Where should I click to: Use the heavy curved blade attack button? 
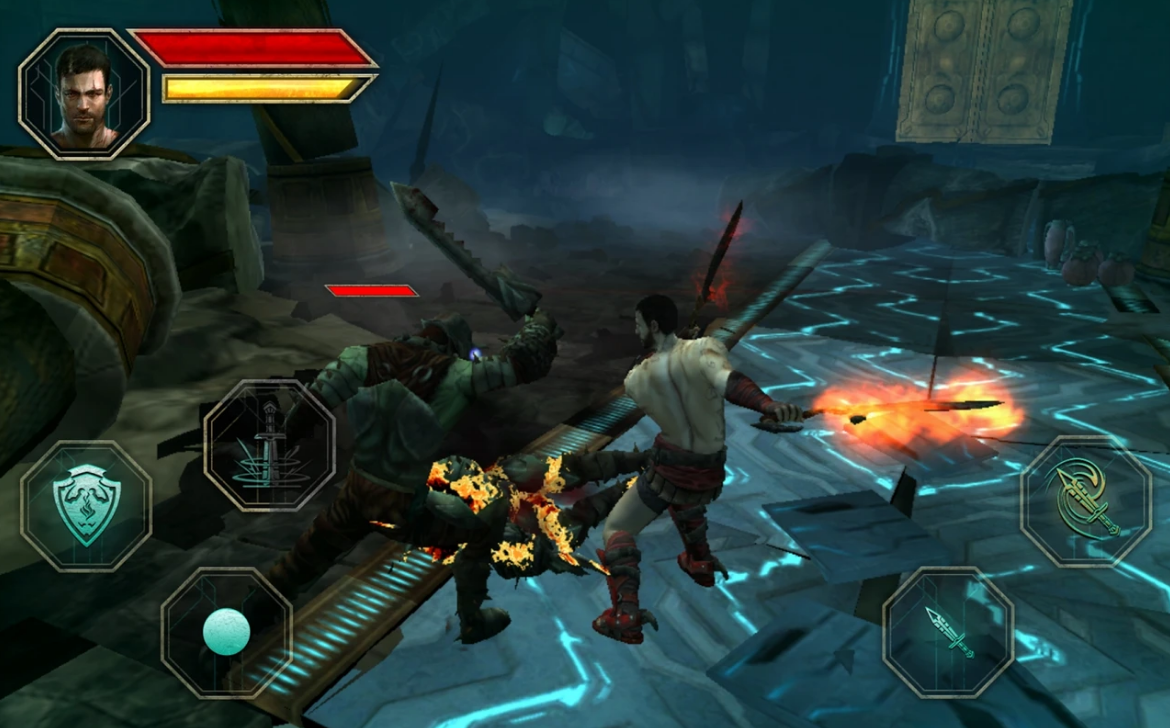point(1086,501)
